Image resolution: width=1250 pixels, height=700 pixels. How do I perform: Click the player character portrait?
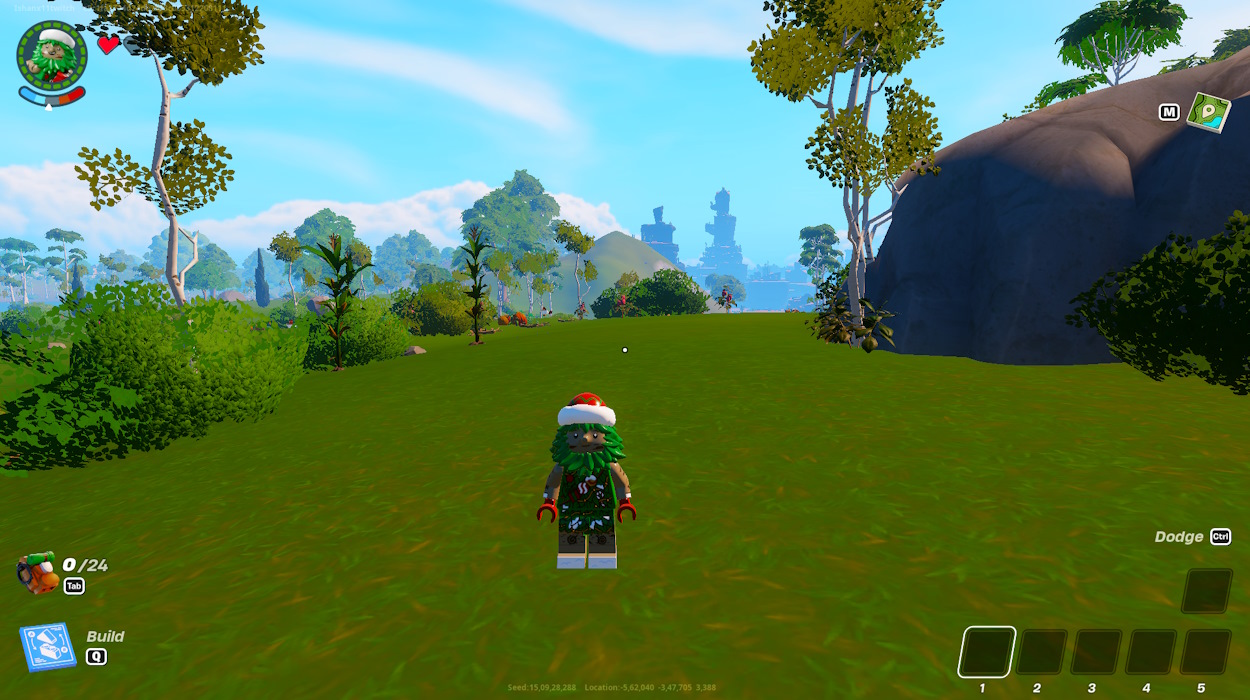tap(52, 57)
